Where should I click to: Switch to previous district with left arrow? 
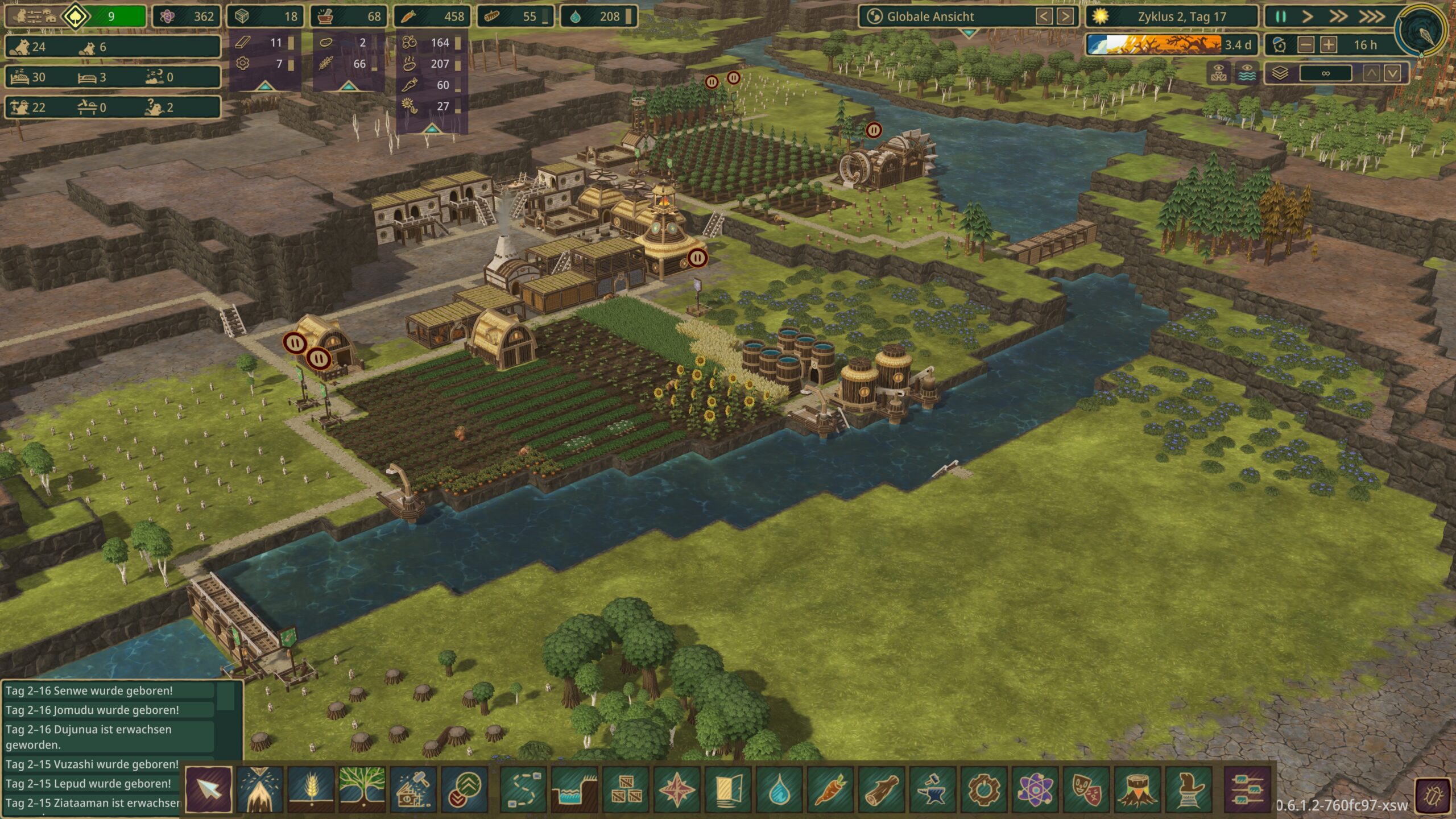1044,16
